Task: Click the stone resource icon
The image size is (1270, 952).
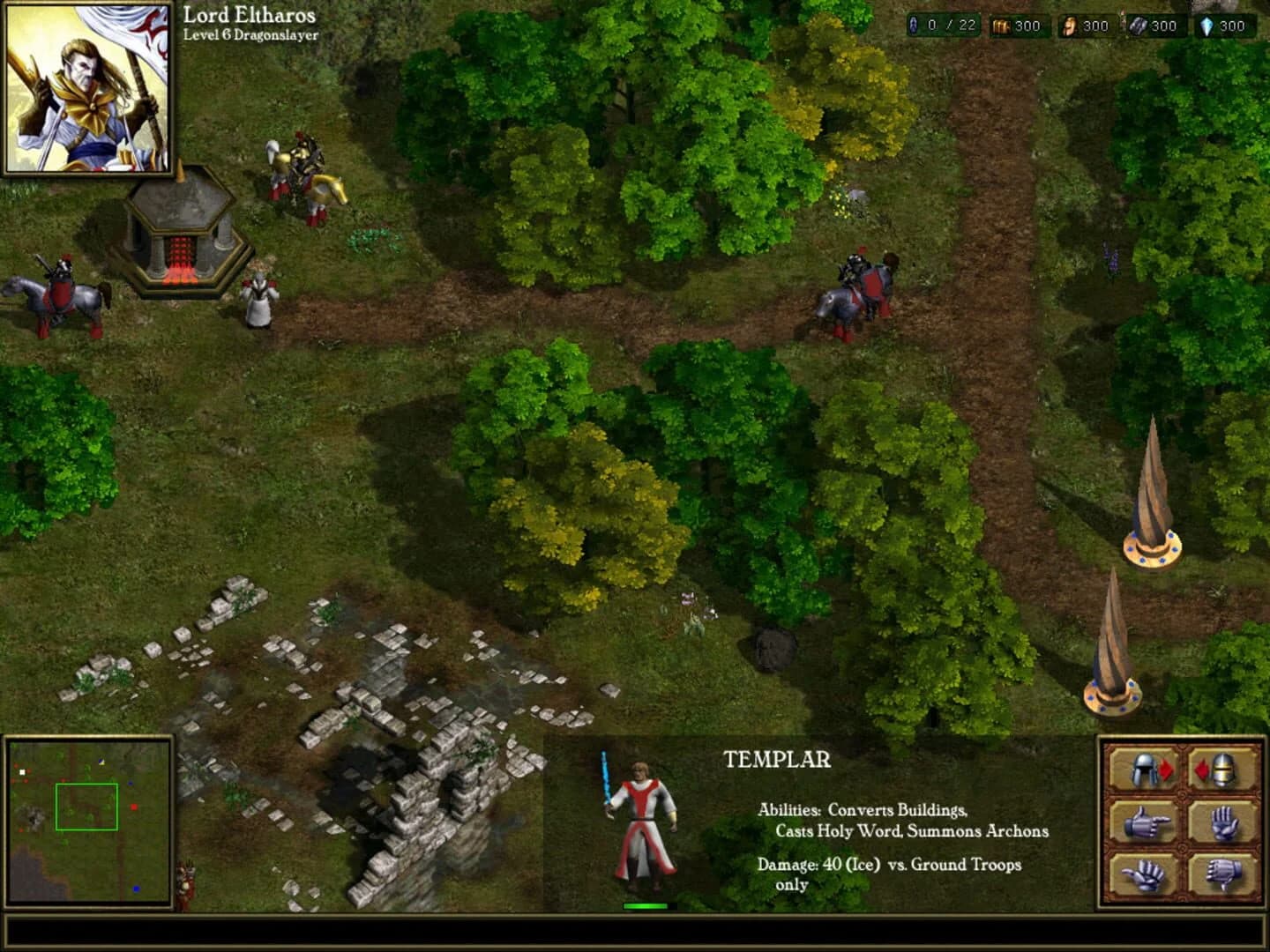Action: coord(1137,26)
